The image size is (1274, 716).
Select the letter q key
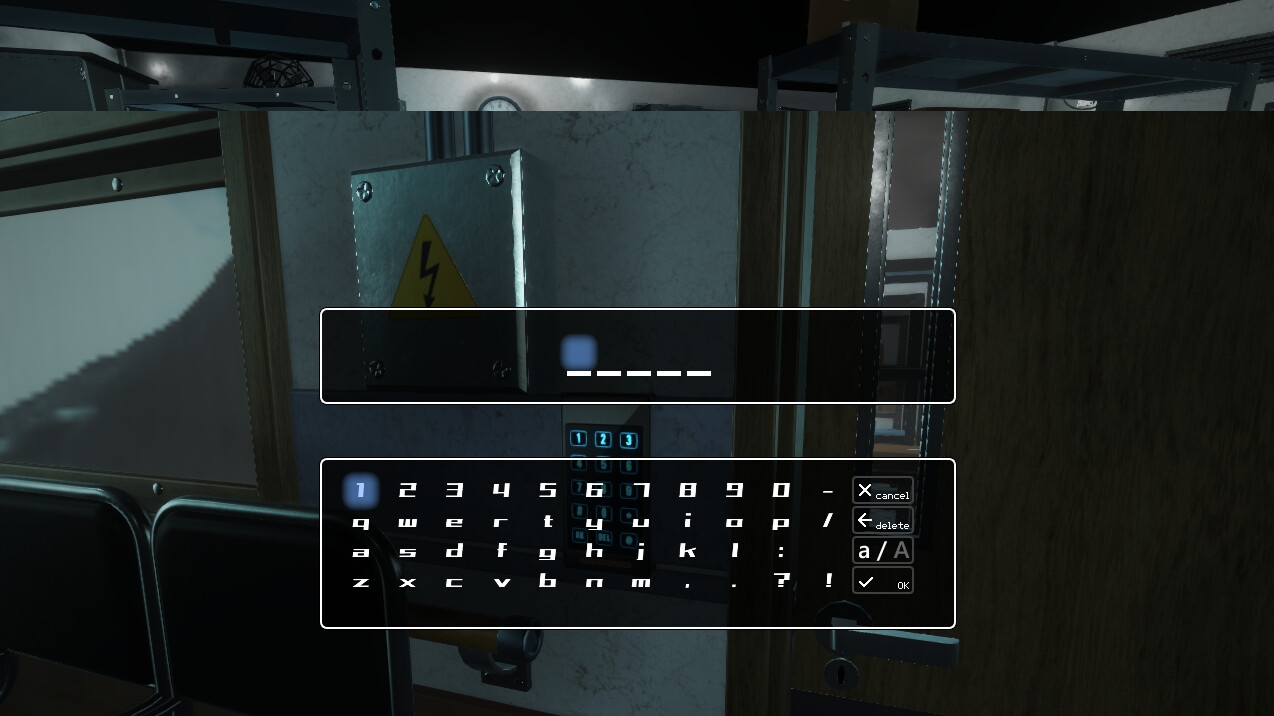(361, 521)
